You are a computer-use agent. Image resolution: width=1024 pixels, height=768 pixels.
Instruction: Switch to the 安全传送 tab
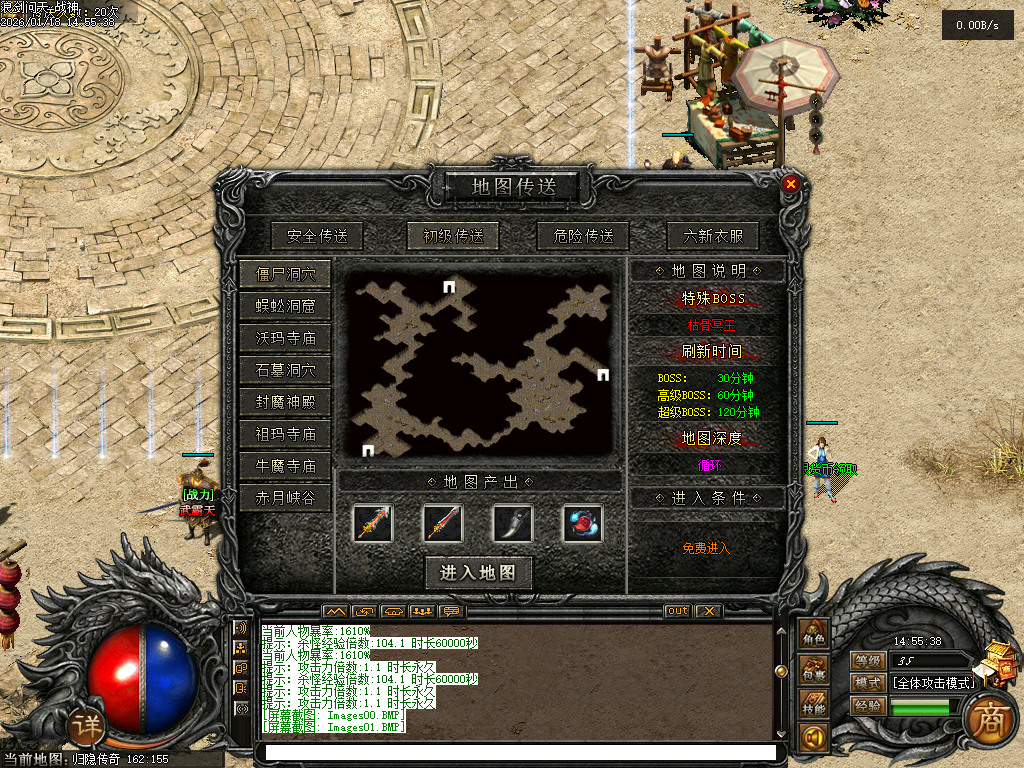[x=316, y=237]
